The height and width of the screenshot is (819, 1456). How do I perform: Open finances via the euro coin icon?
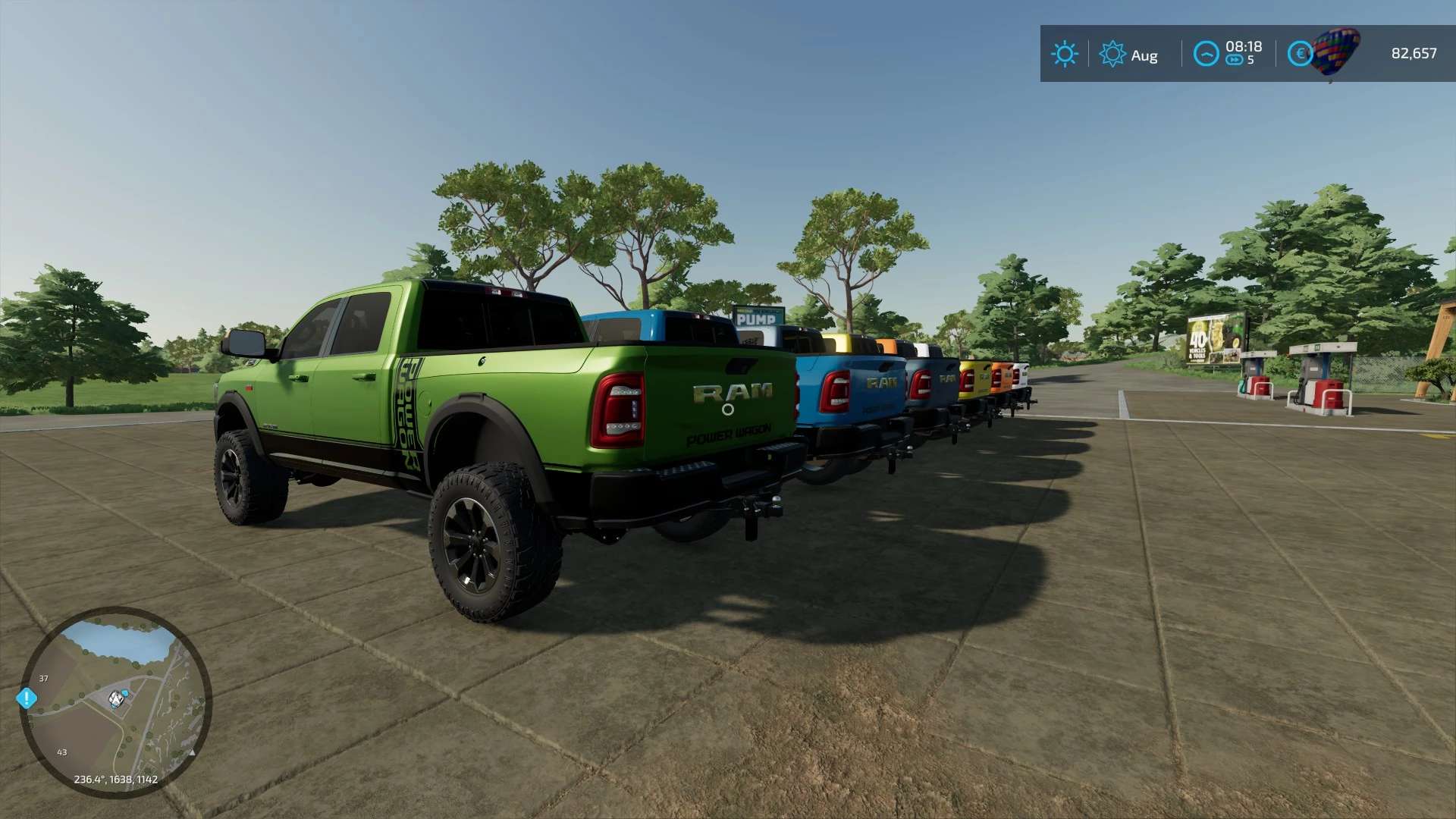point(1300,54)
